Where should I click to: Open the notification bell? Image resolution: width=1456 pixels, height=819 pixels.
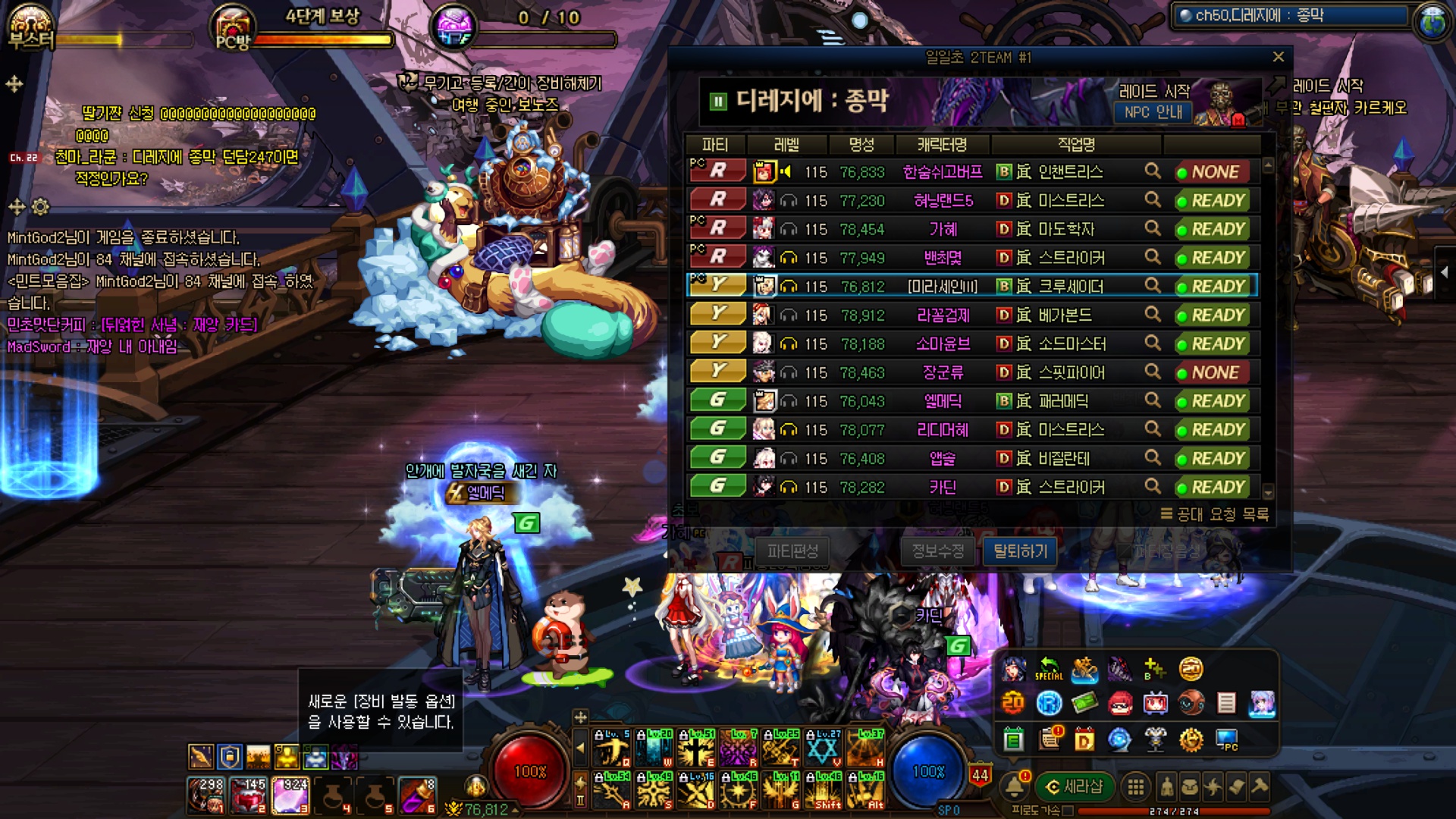[x=1015, y=786]
